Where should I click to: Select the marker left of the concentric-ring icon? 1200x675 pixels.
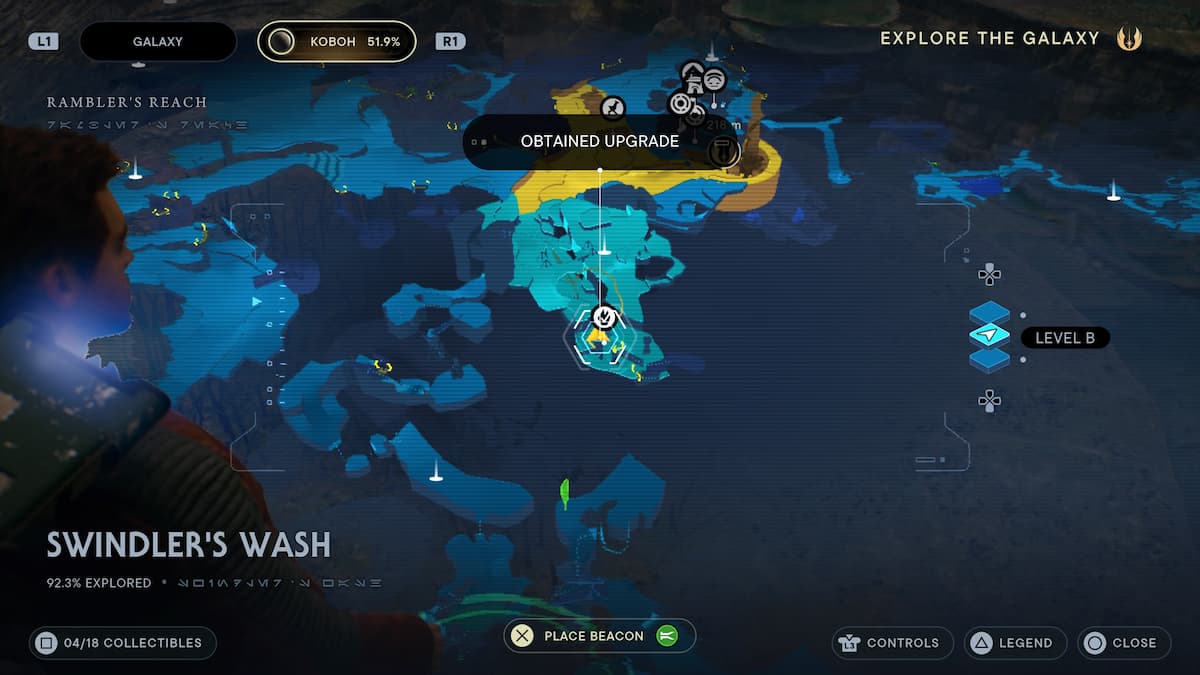(613, 107)
